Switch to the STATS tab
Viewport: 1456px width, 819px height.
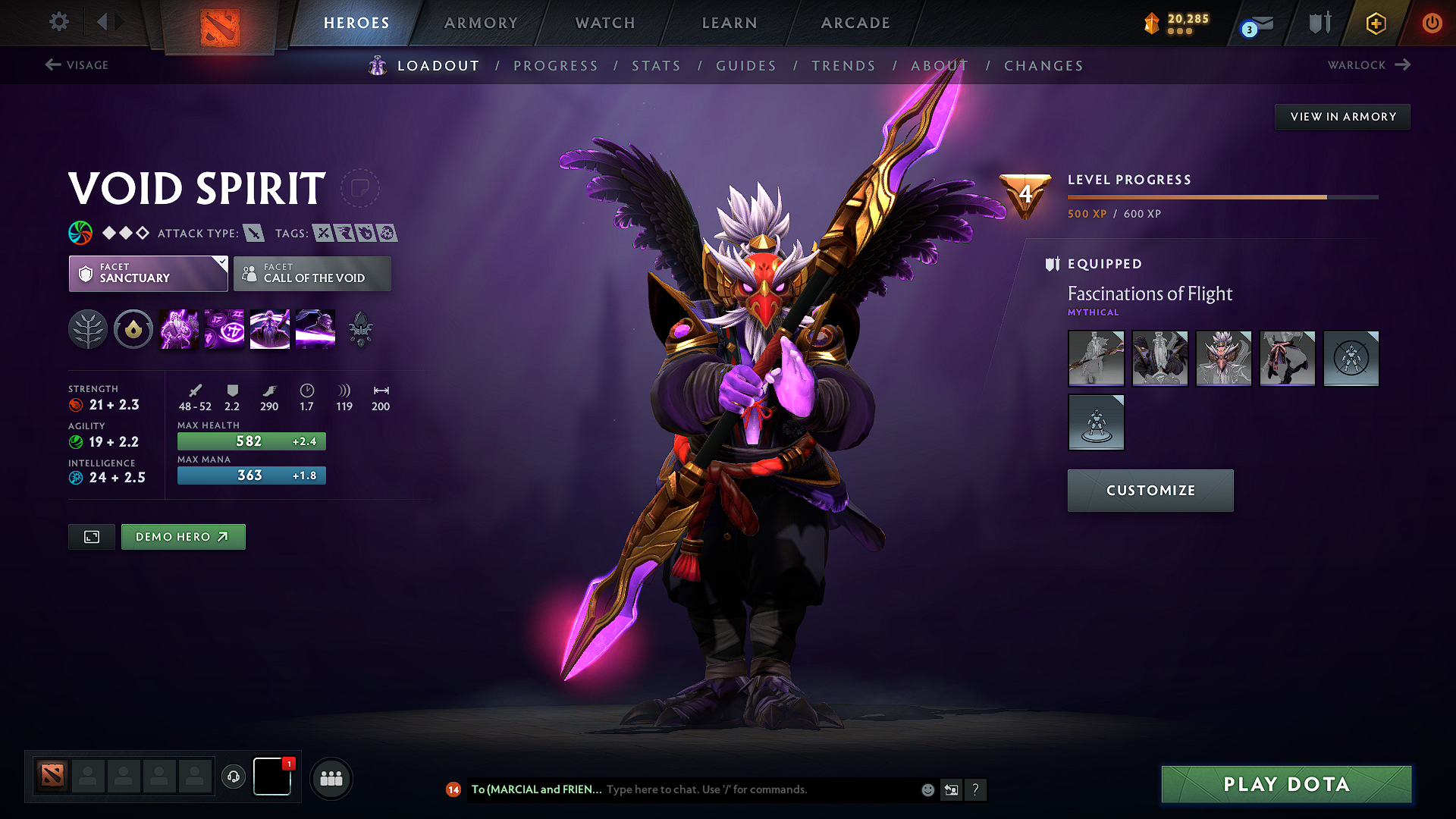click(657, 66)
